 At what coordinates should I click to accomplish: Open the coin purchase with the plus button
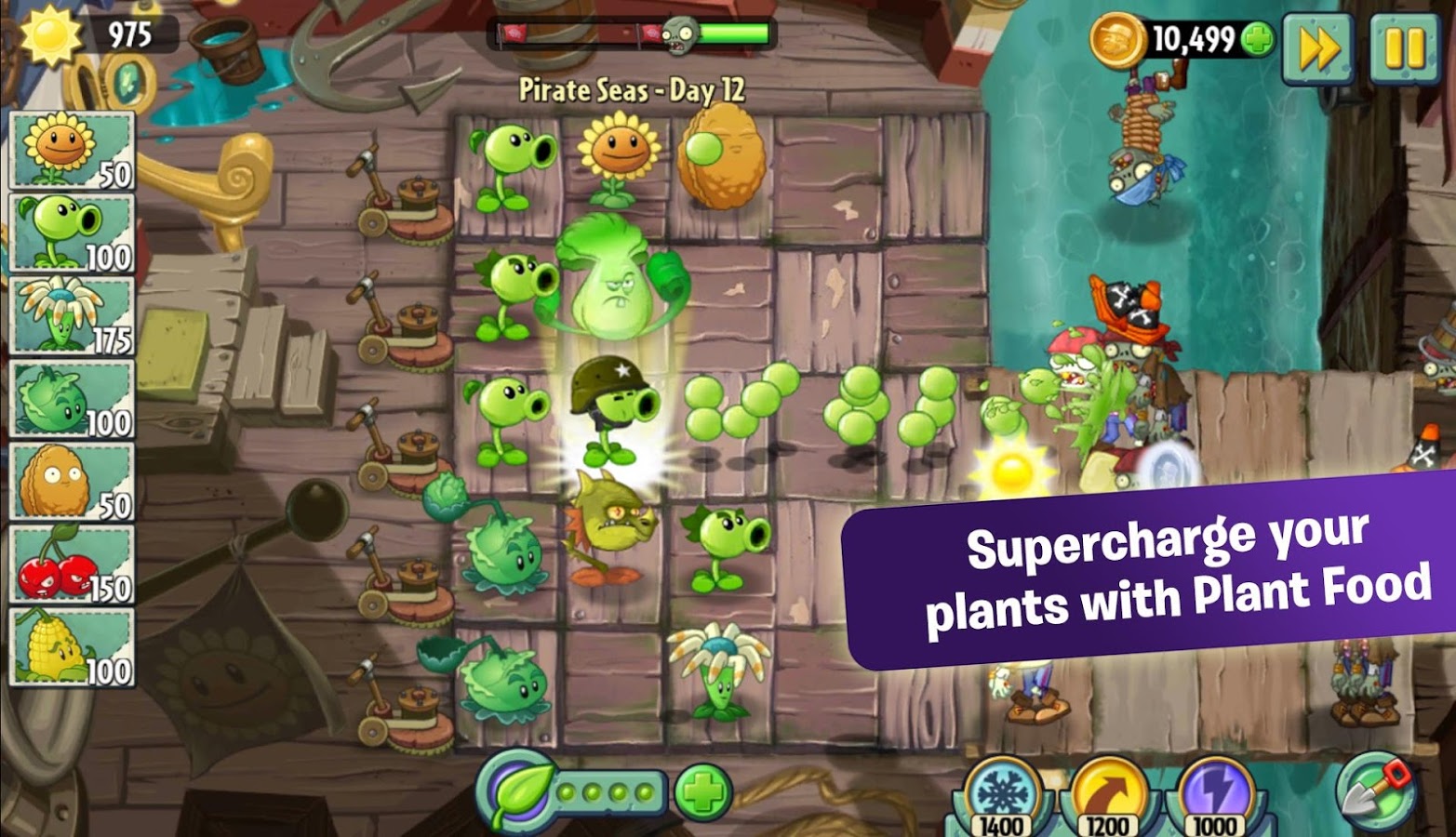(x=1258, y=41)
